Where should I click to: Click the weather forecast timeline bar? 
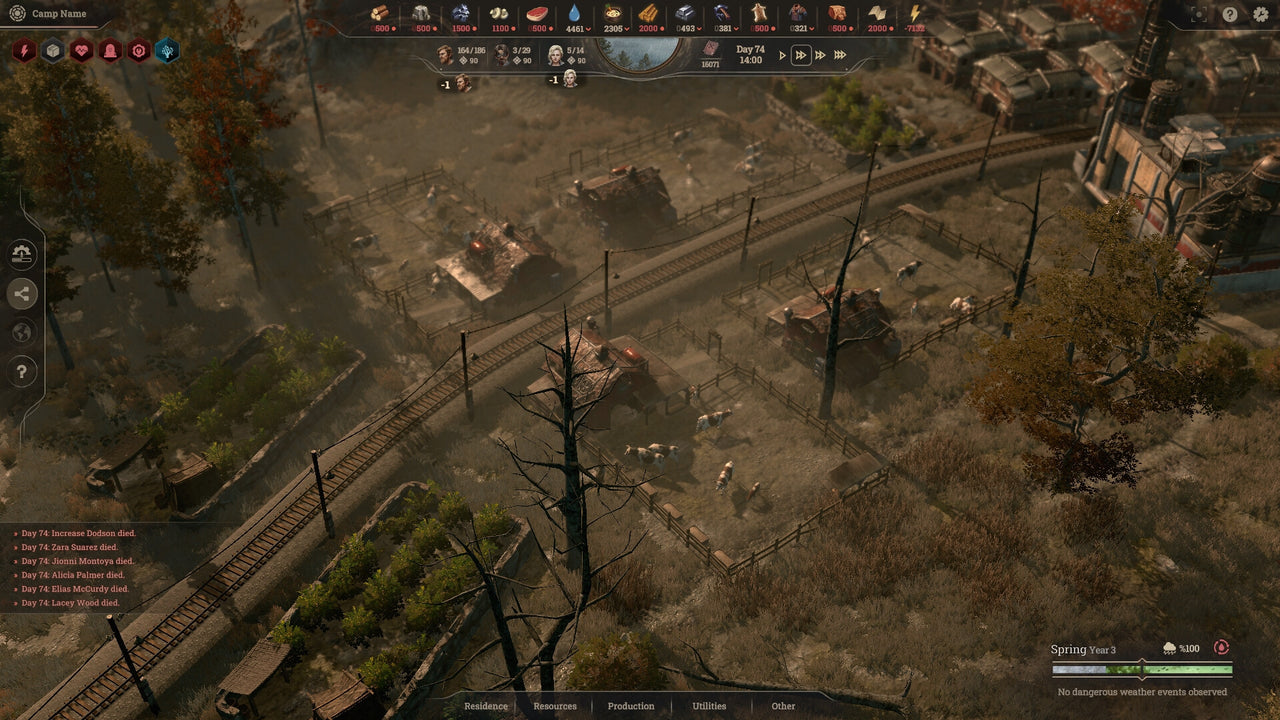pos(1140,670)
